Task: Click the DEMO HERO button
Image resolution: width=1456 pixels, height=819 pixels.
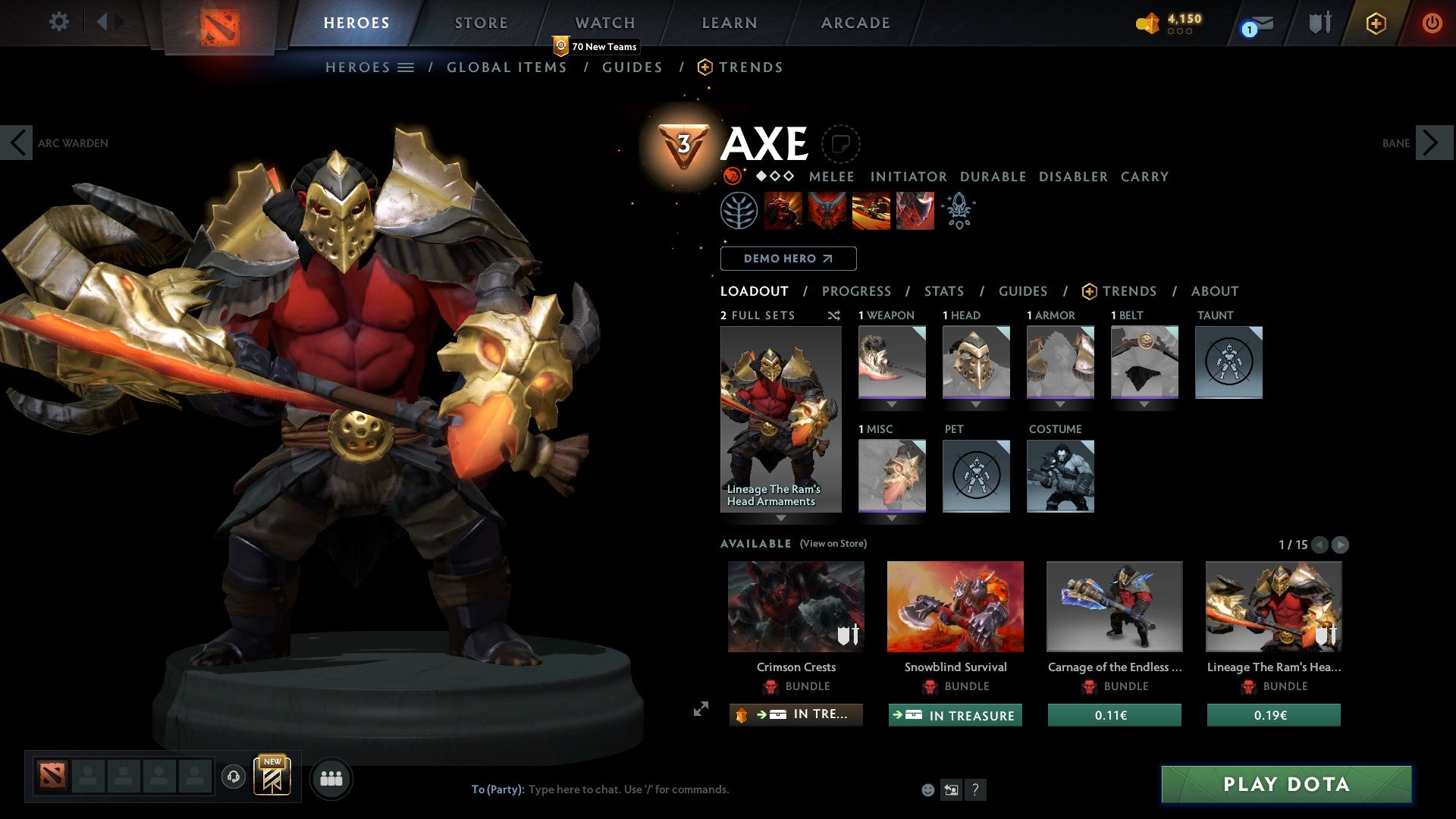Action: 789,258
